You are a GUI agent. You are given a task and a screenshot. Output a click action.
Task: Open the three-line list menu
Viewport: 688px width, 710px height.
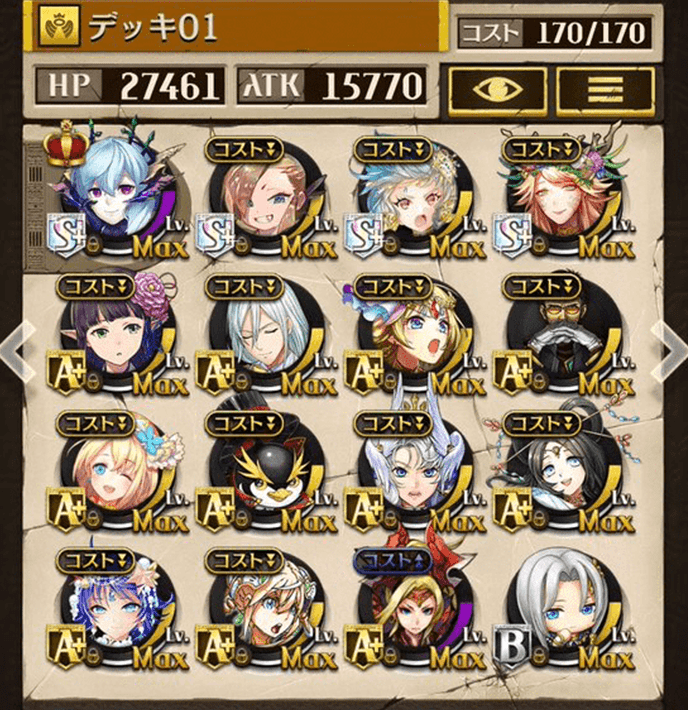pos(603,89)
